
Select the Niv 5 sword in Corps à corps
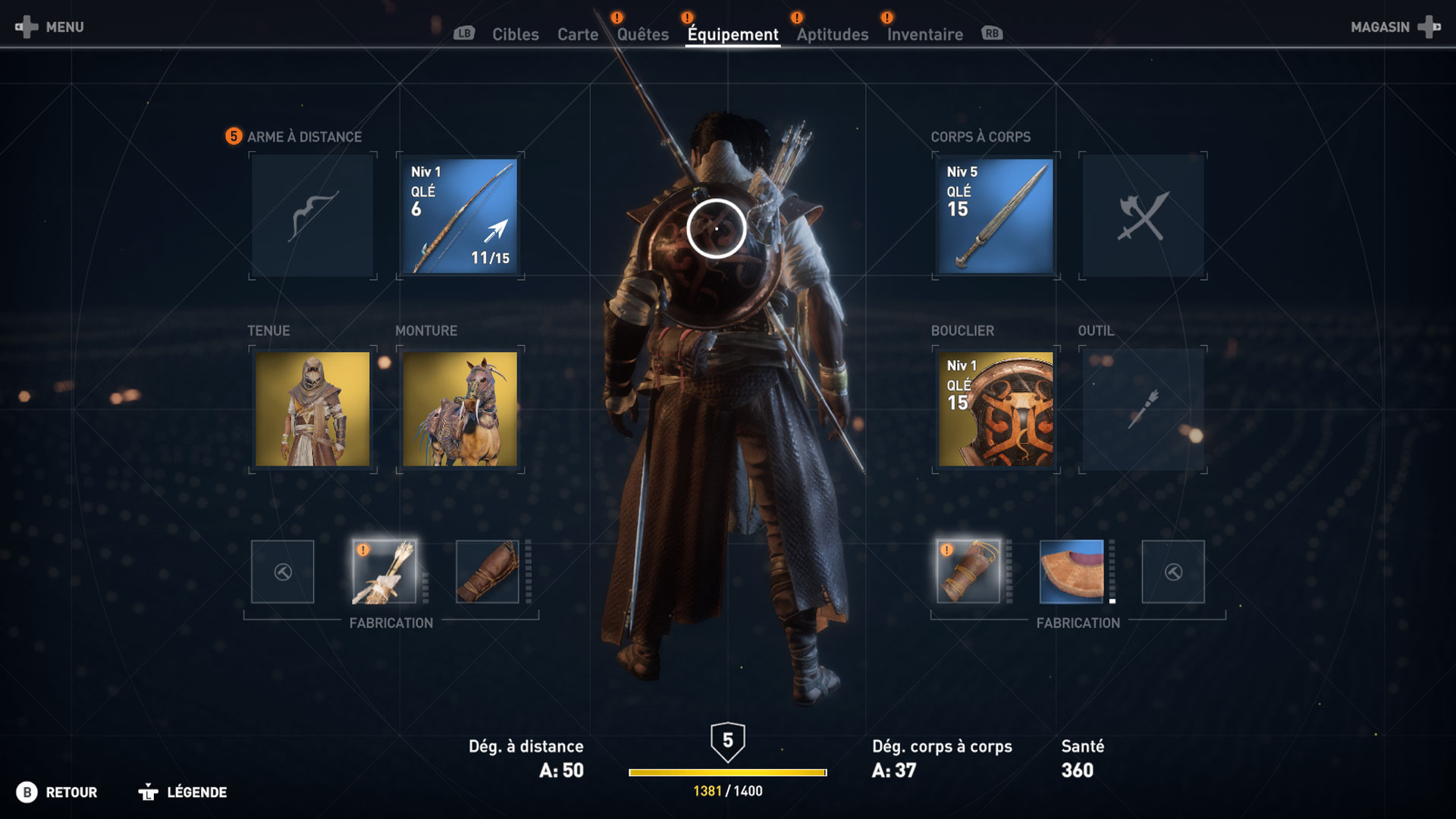tap(994, 215)
